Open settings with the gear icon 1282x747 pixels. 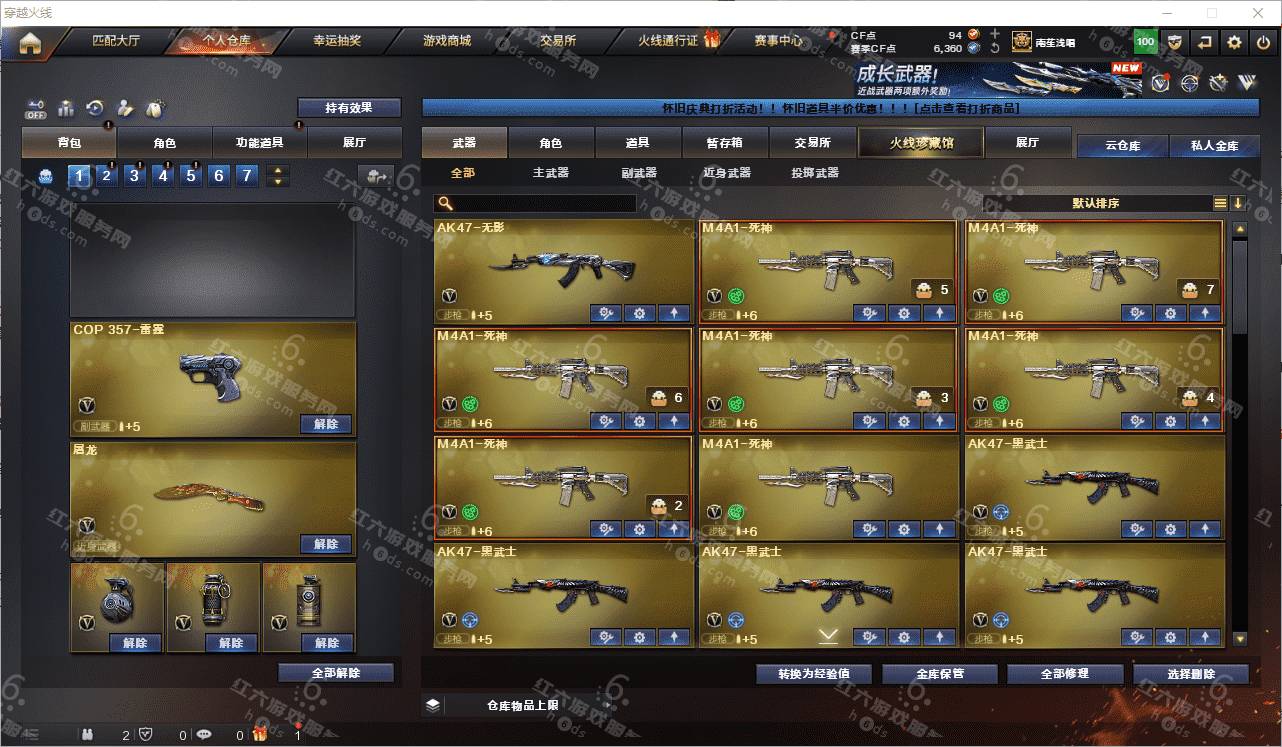click(1234, 42)
